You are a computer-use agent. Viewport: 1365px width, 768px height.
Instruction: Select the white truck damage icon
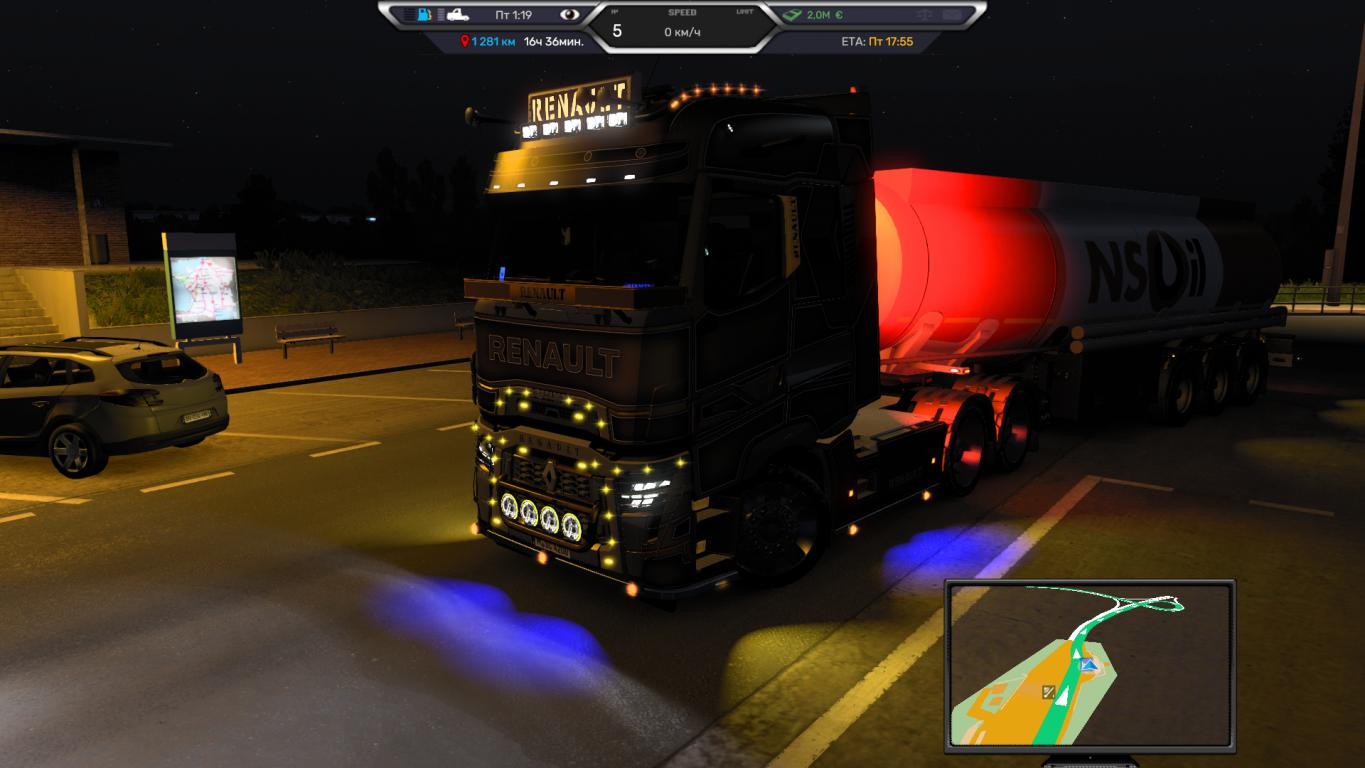[x=458, y=15]
